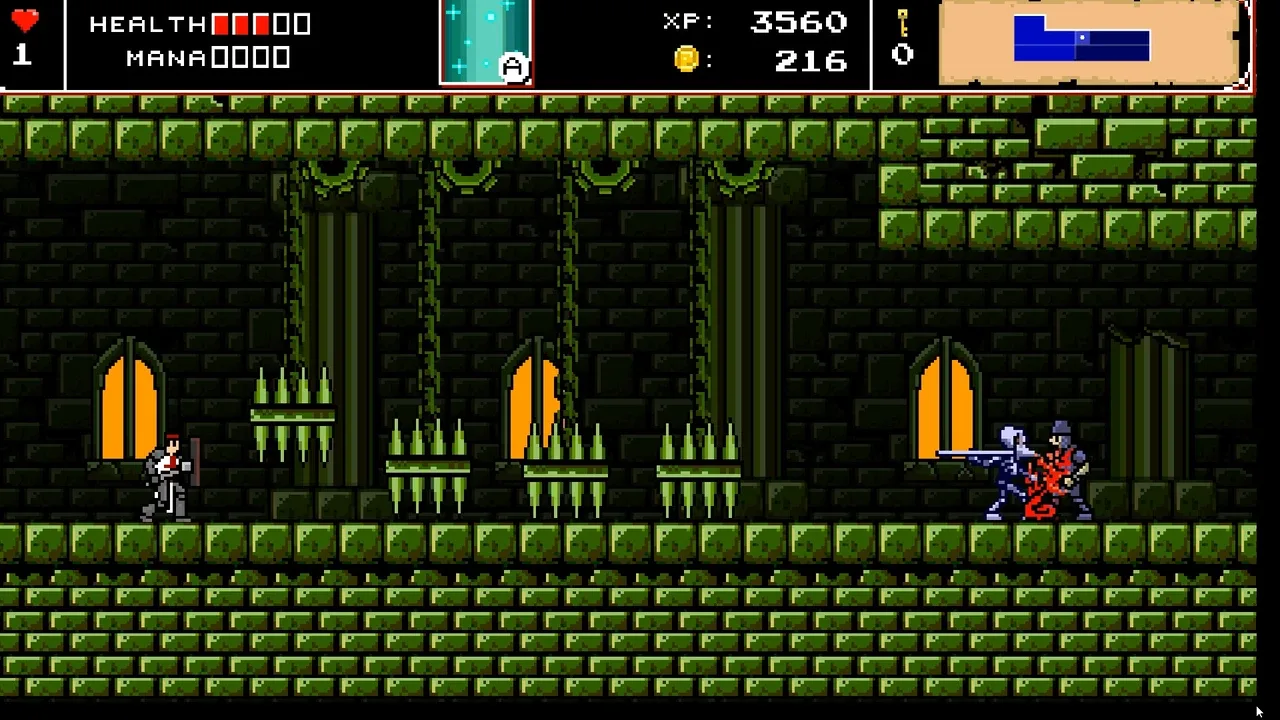This screenshot has height=720, width=1280.
Task: Select the gold coin currency icon
Action: point(685,61)
